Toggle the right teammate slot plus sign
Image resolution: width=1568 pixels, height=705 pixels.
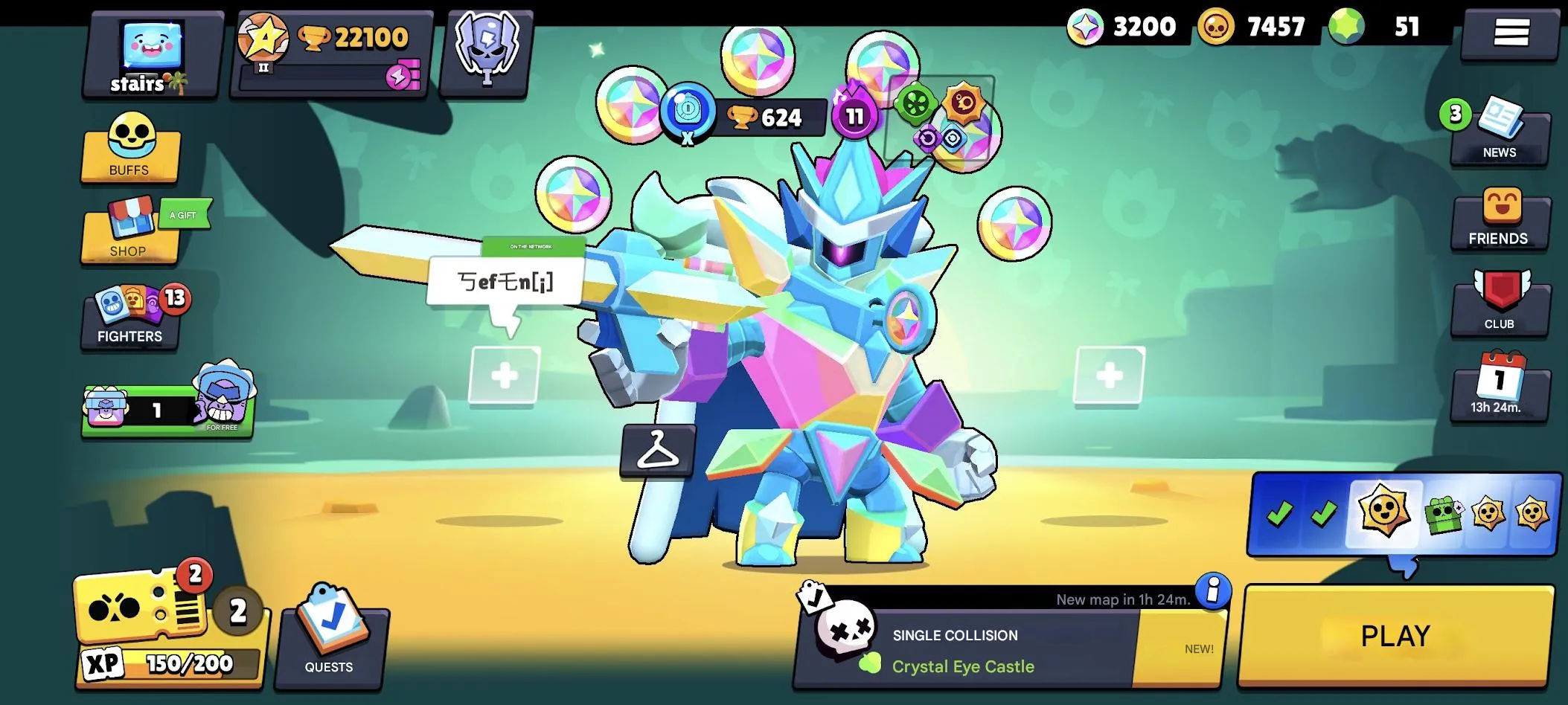[1111, 374]
